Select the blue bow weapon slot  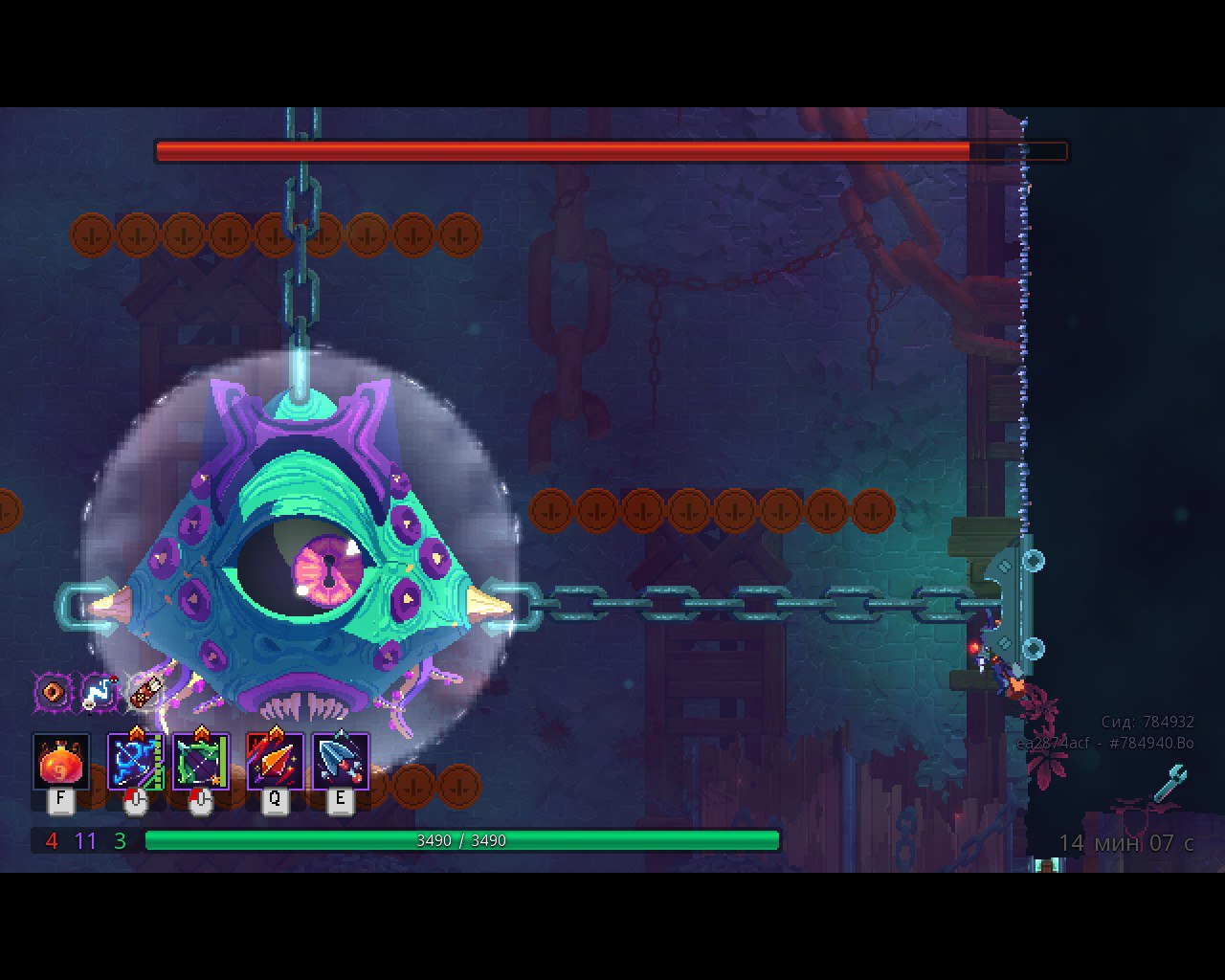tap(135, 763)
